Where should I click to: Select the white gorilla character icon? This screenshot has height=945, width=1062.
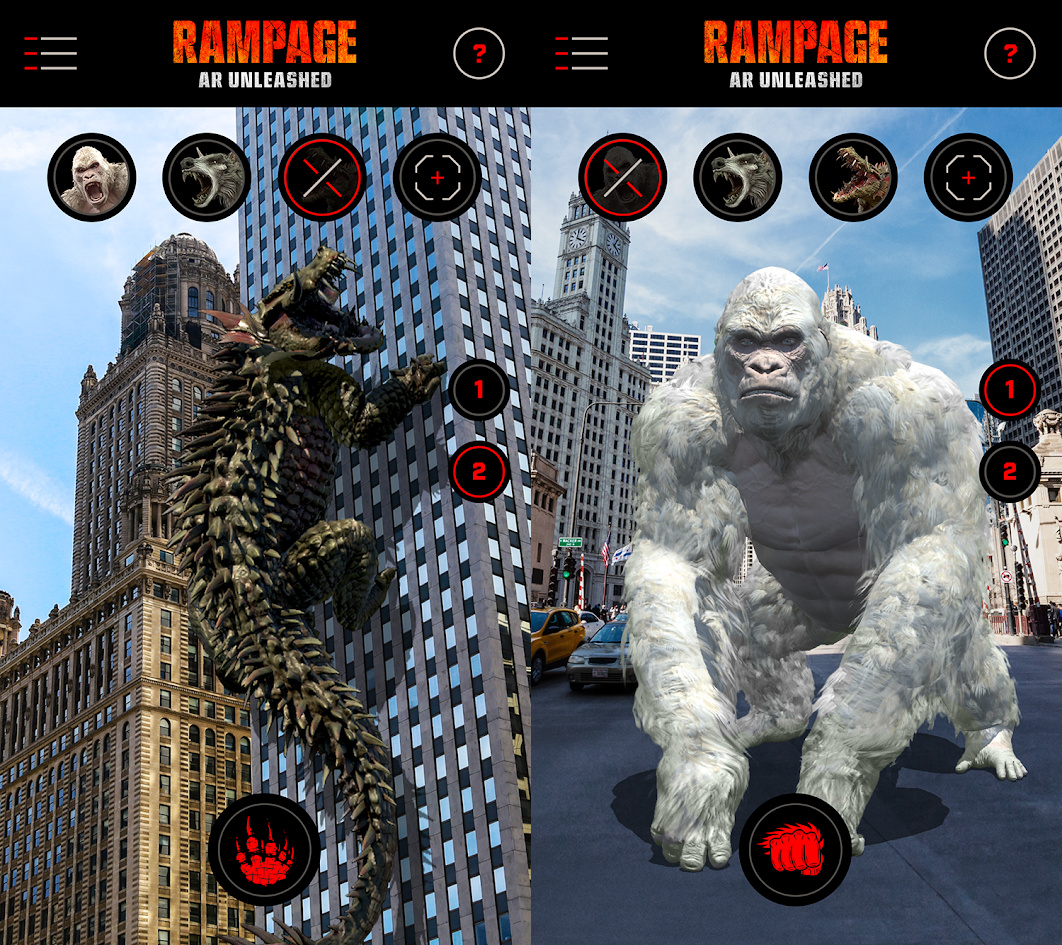click(x=91, y=178)
